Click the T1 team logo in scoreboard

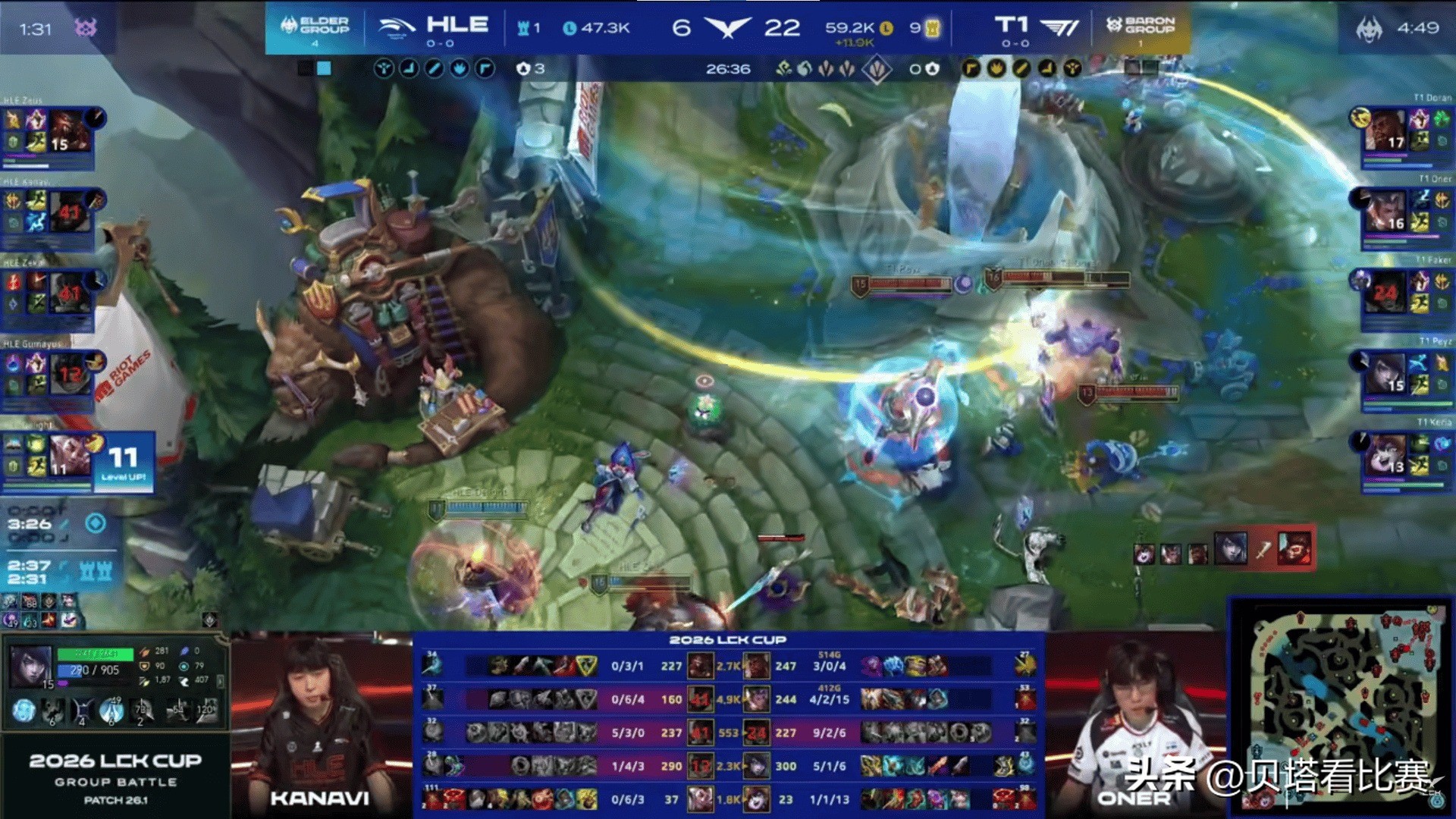[x=1059, y=27]
